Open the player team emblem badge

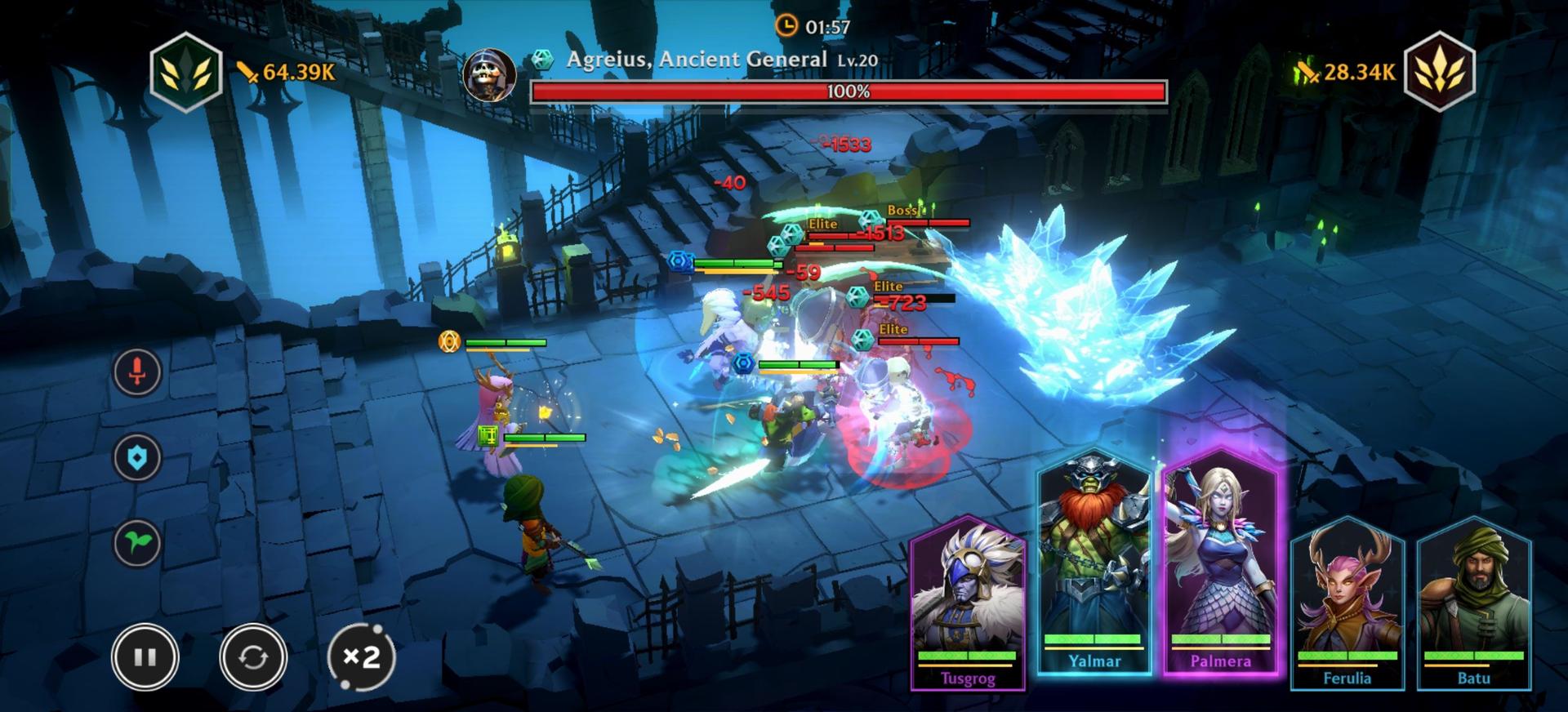click(x=186, y=72)
